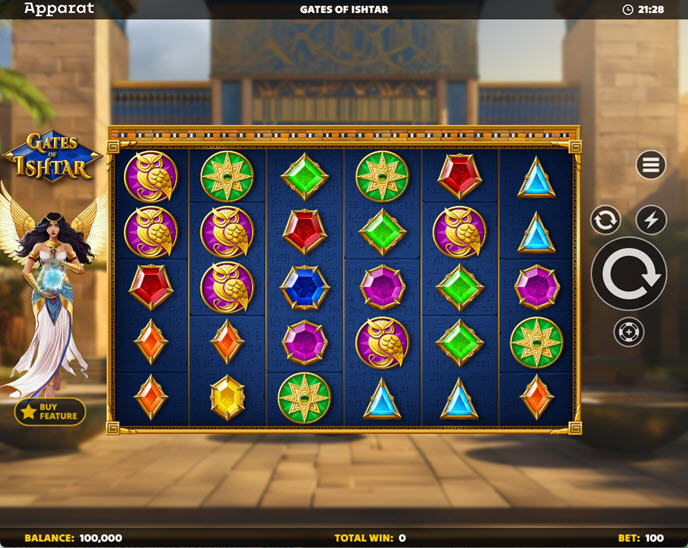Image resolution: width=688 pixels, height=548 pixels.
Task: Click the Apparat logo
Action: 59,9
